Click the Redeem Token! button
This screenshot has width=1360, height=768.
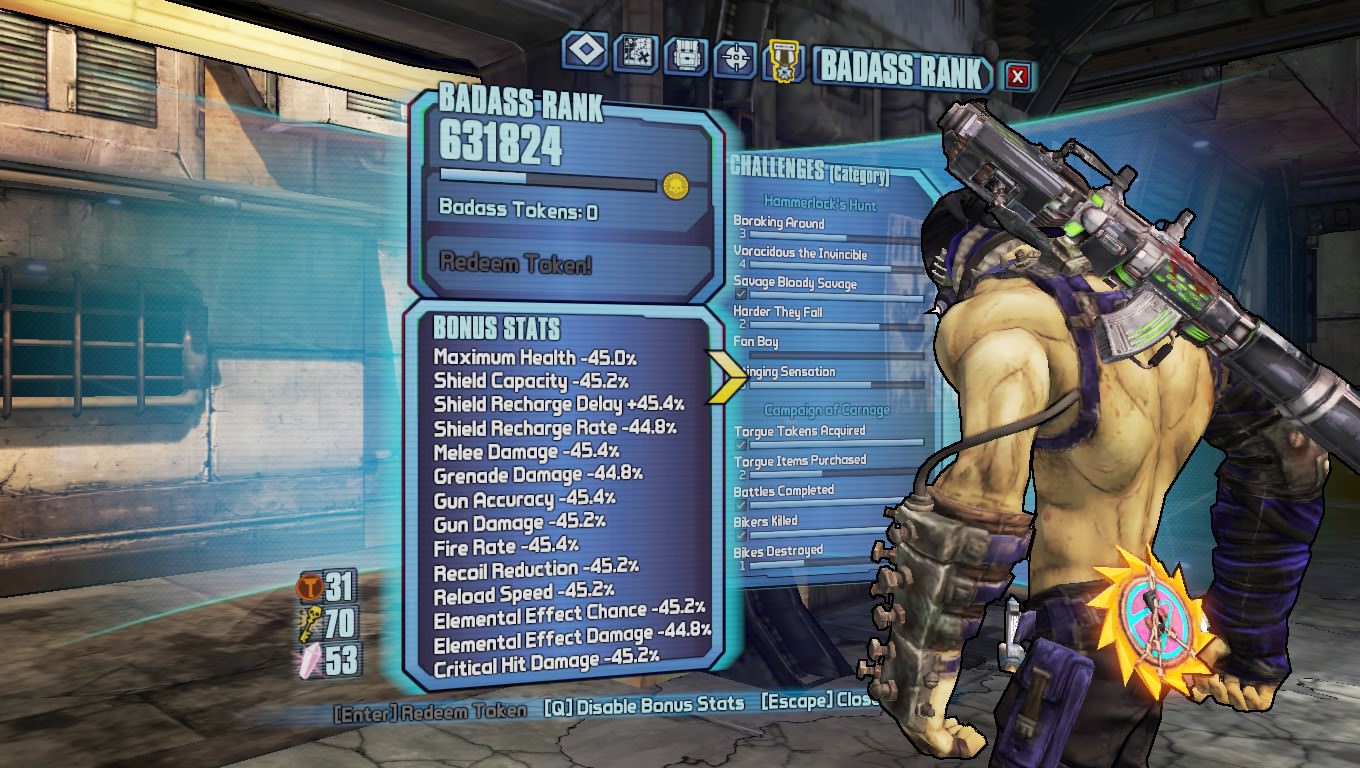pyautogui.click(x=516, y=264)
